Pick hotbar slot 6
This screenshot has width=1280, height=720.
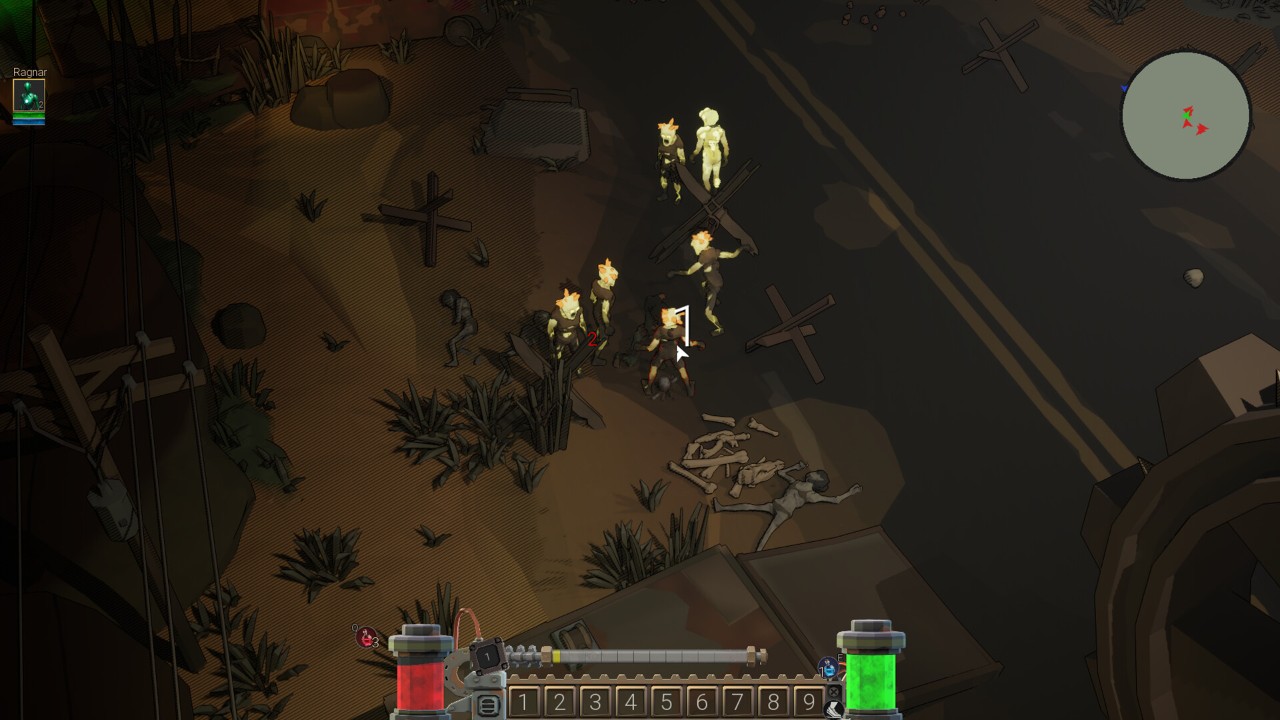pyautogui.click(x=702, y=702)
